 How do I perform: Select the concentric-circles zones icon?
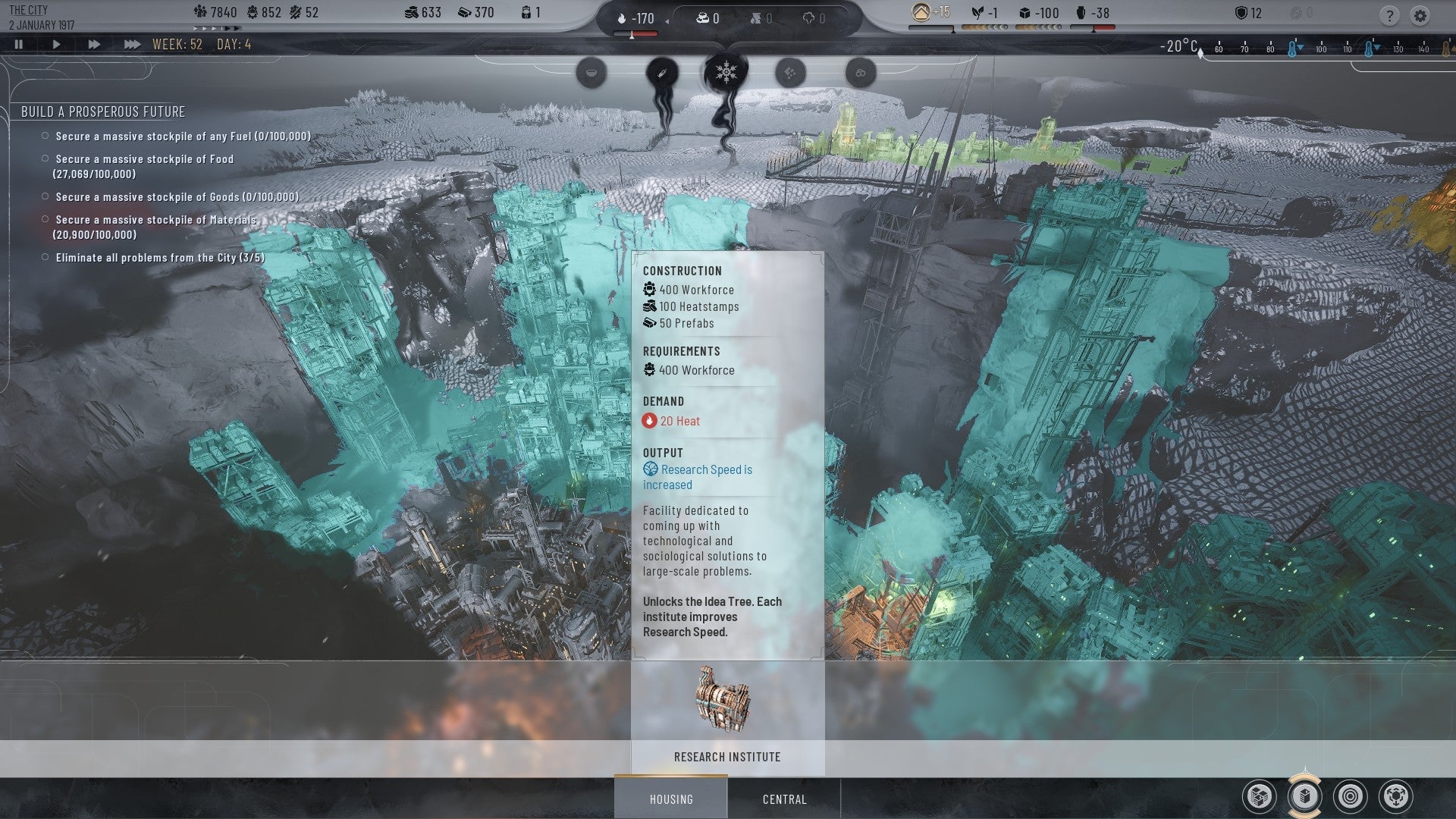[1350, 797]
